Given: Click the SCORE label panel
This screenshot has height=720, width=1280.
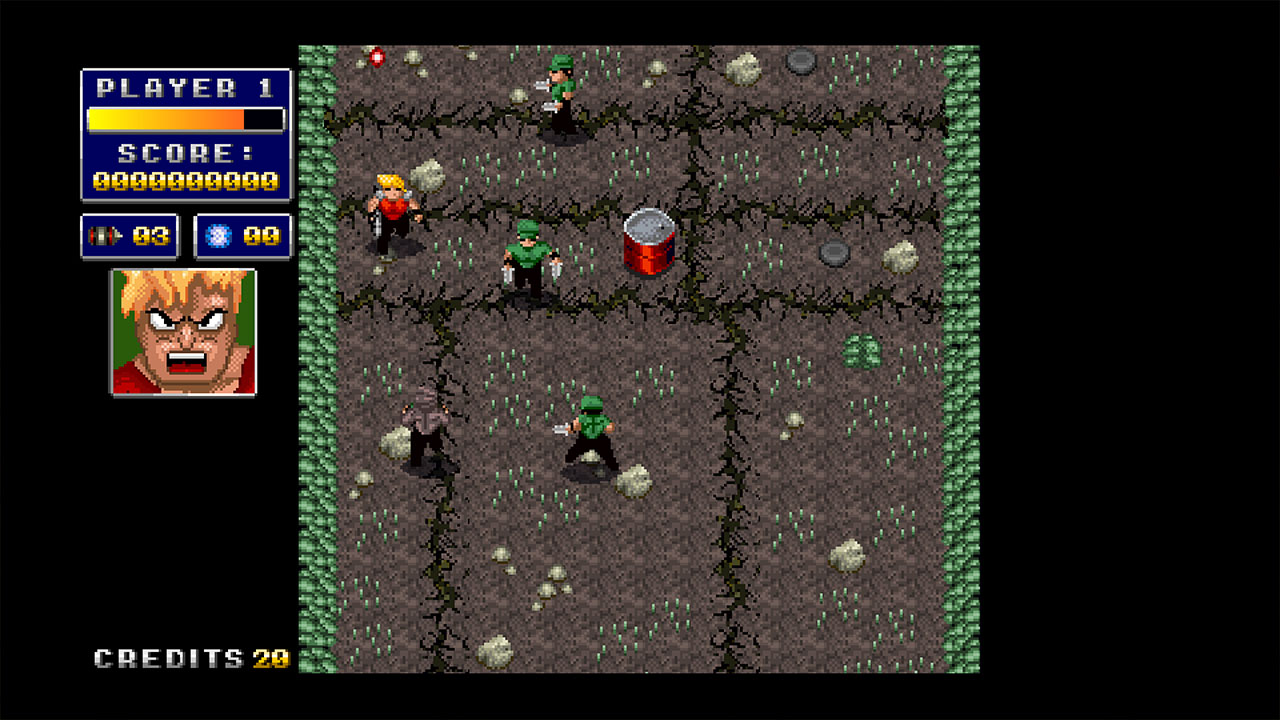Looking at the screenshot, I should tap(186, 153).
